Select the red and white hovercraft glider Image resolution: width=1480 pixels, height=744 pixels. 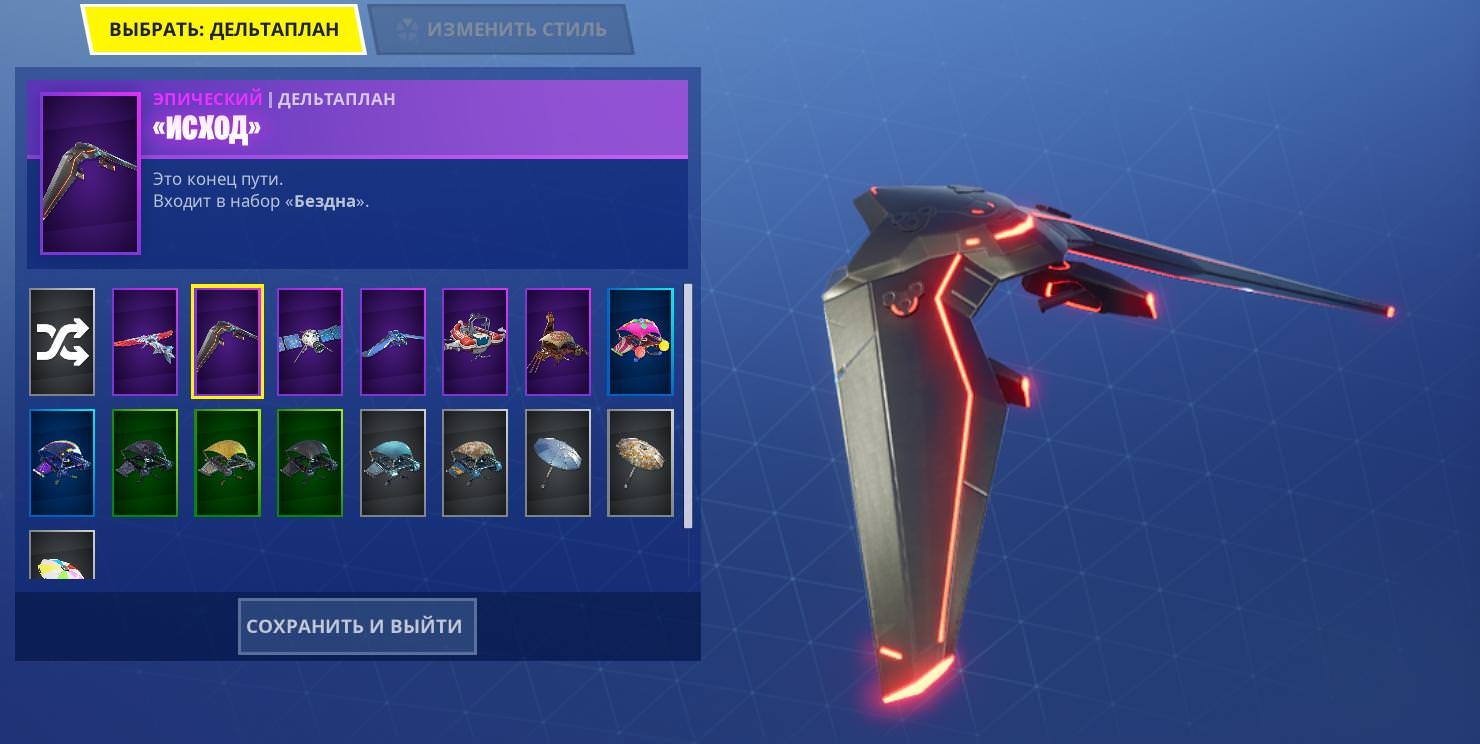[475, 342]
